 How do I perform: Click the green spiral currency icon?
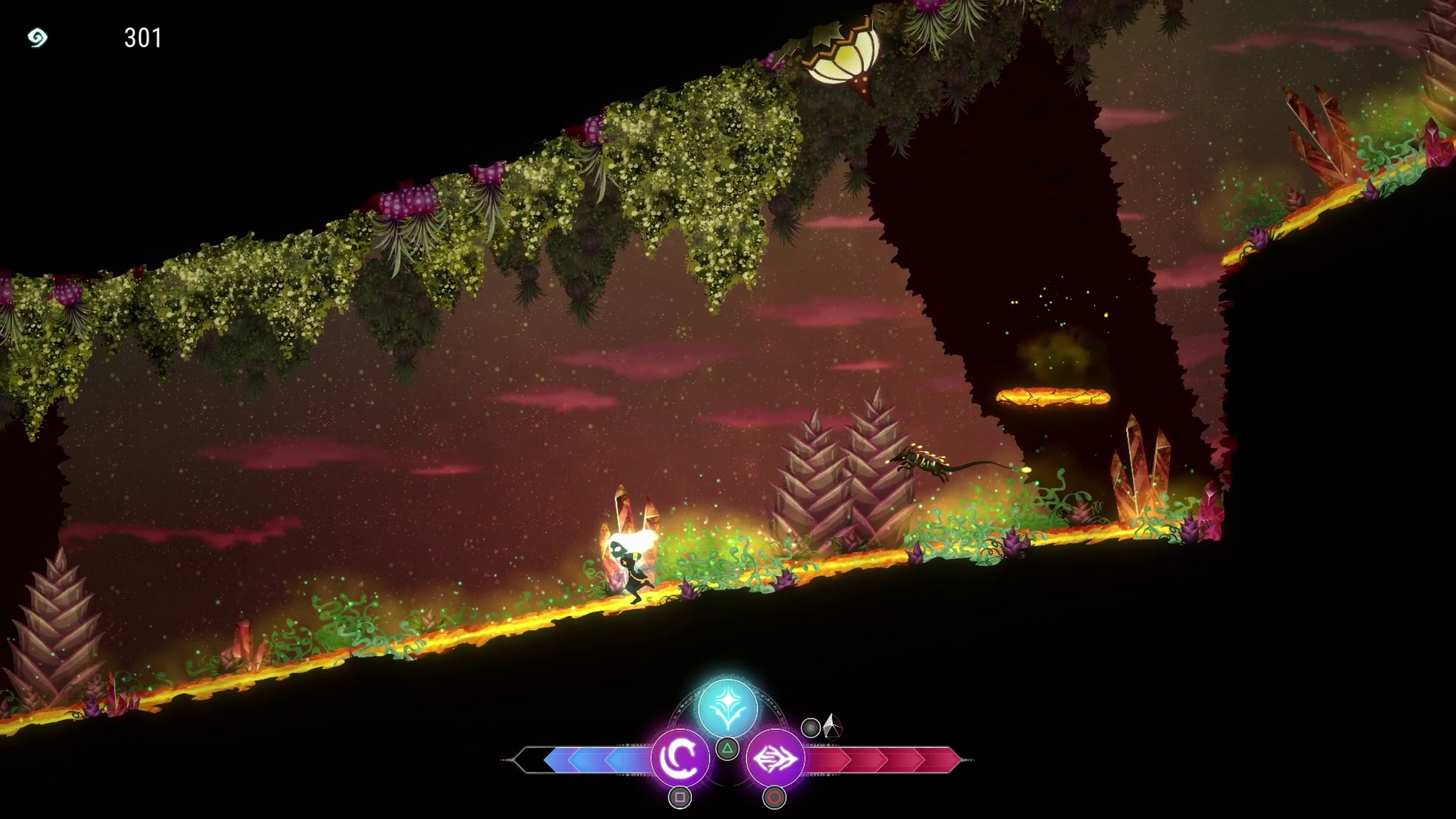coord(37,38)
